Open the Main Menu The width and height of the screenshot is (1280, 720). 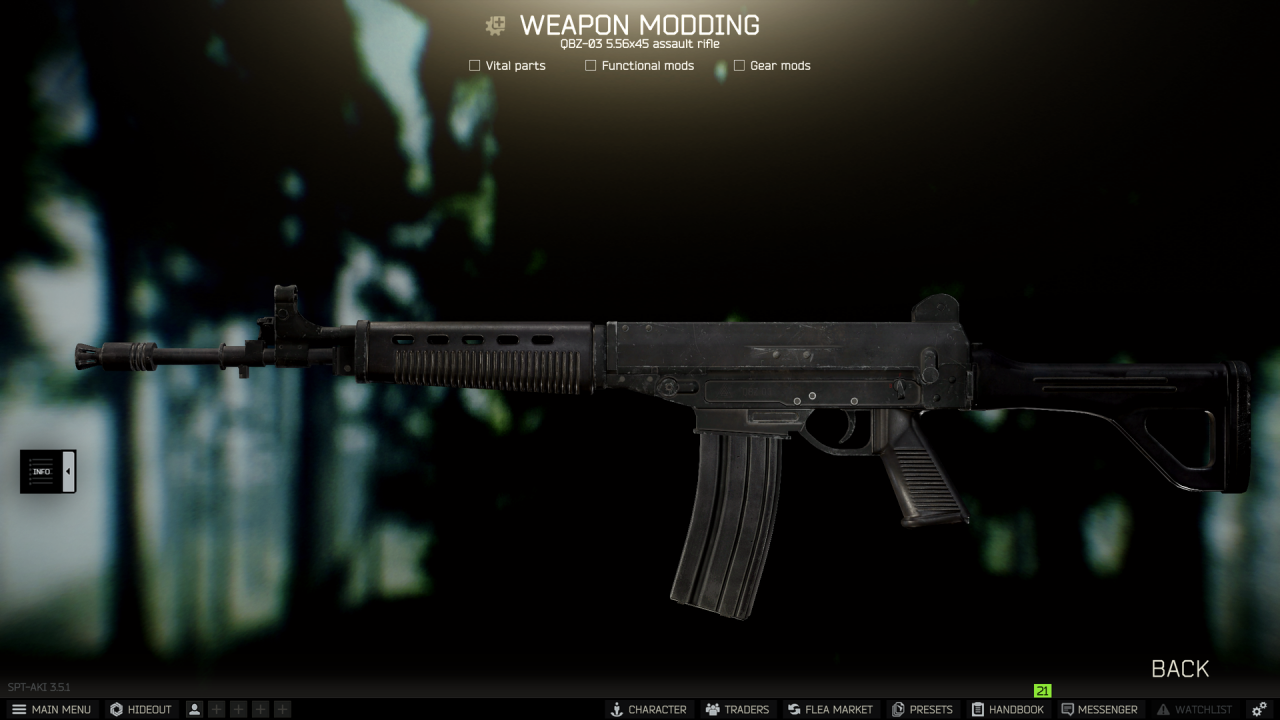52,709
